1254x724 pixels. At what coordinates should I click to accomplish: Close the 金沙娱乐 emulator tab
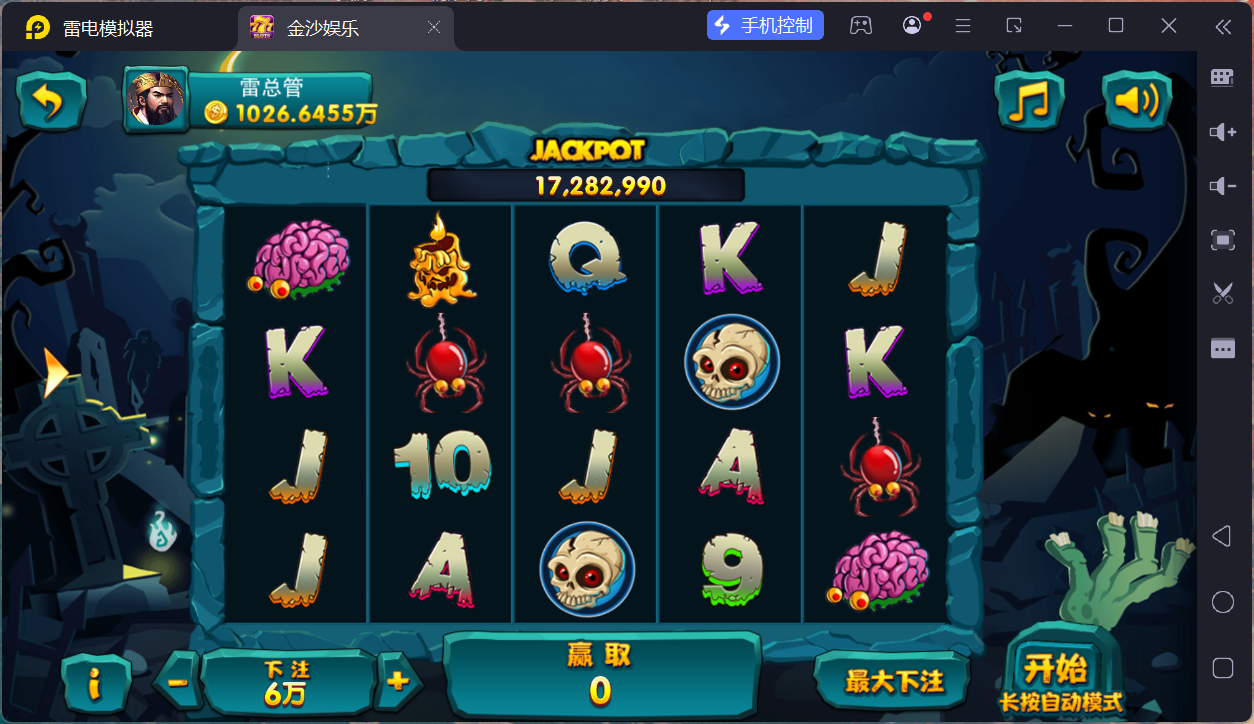[x=434, y=28]
